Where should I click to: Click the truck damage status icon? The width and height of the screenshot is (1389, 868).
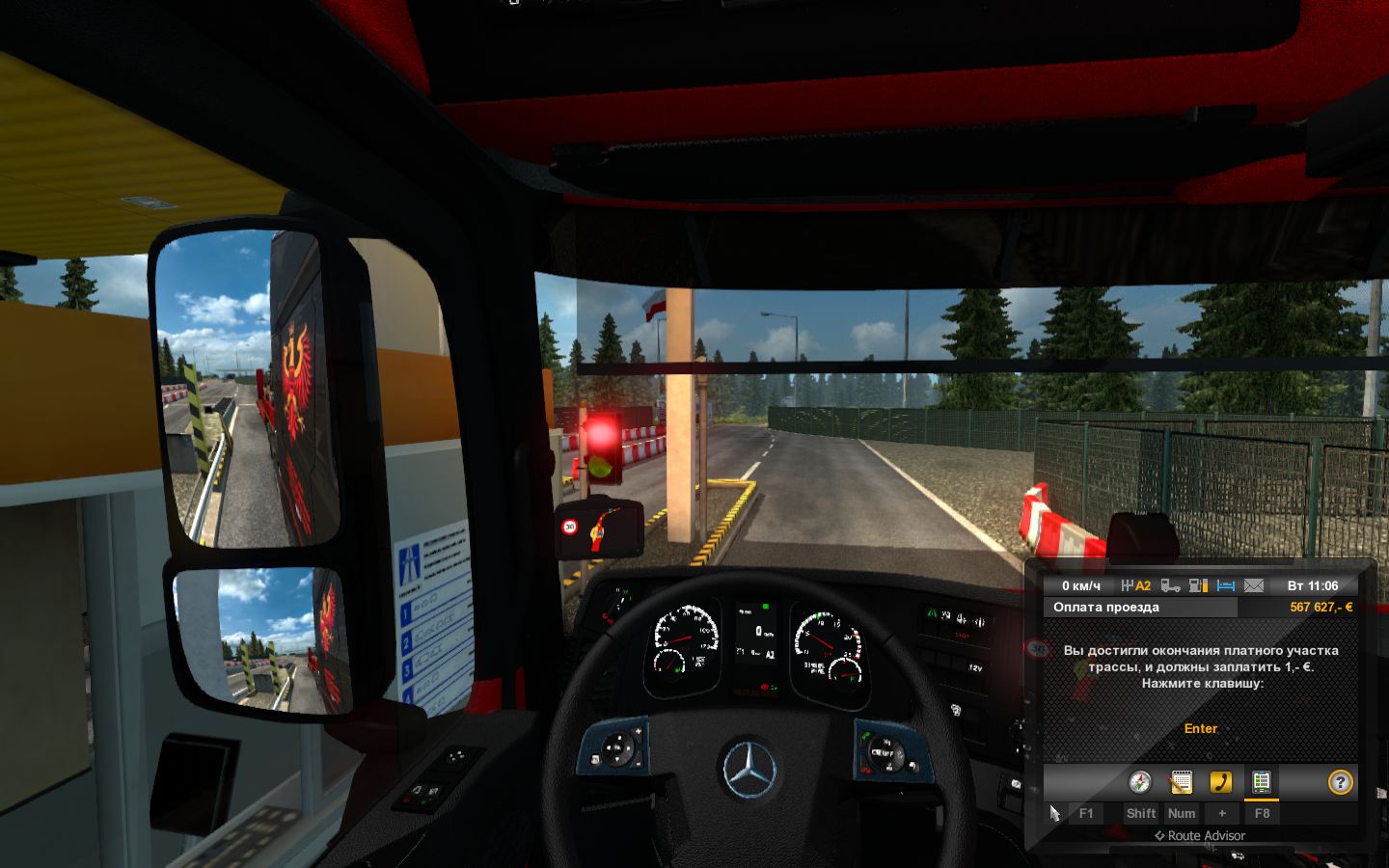pyautogui.click(x=1170, y=585)
